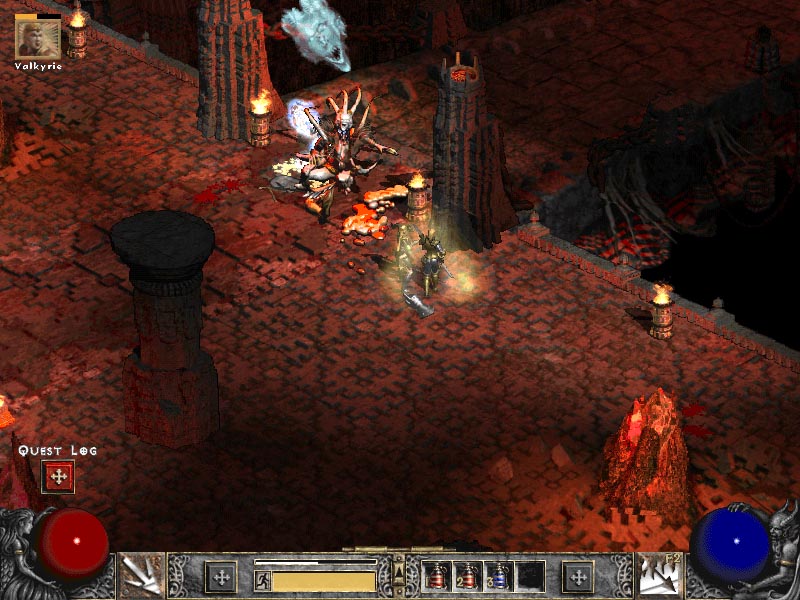The width and height of the screenshot is (800, 600).
Task: Select the Valkyrie portrait
Action: (x=39, y=36)
